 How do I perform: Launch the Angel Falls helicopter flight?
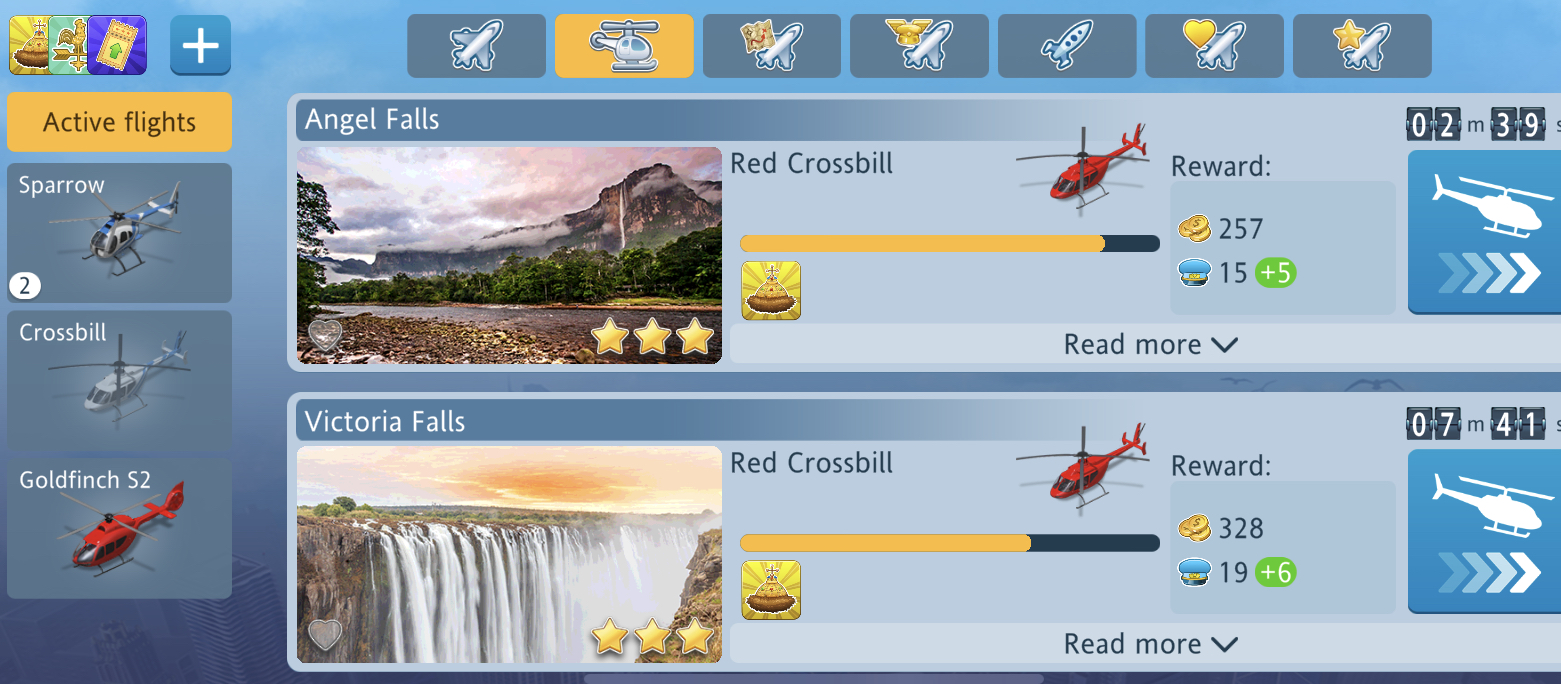click(x=1484, y=232)
